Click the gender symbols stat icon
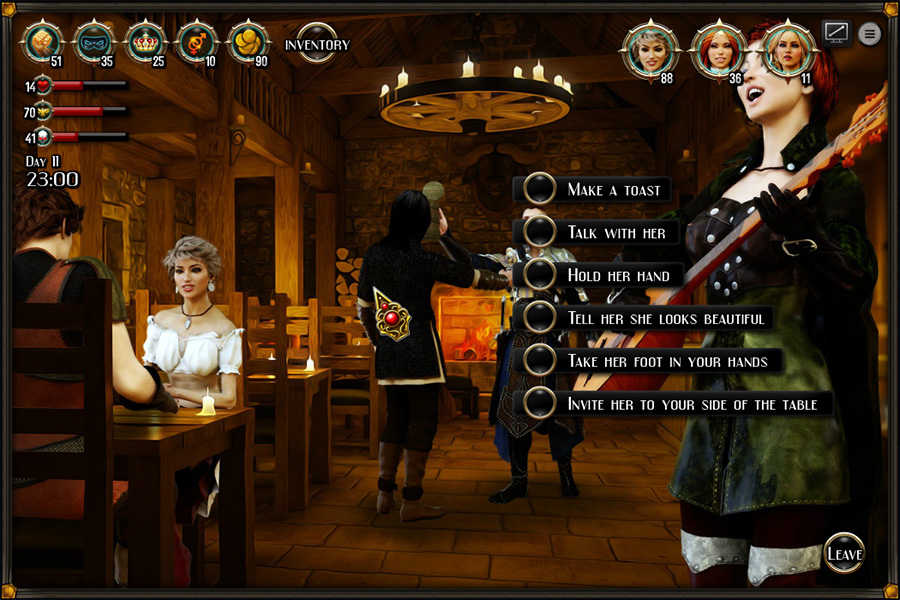This screenshot has height=600, width=900. click(197, 41)
